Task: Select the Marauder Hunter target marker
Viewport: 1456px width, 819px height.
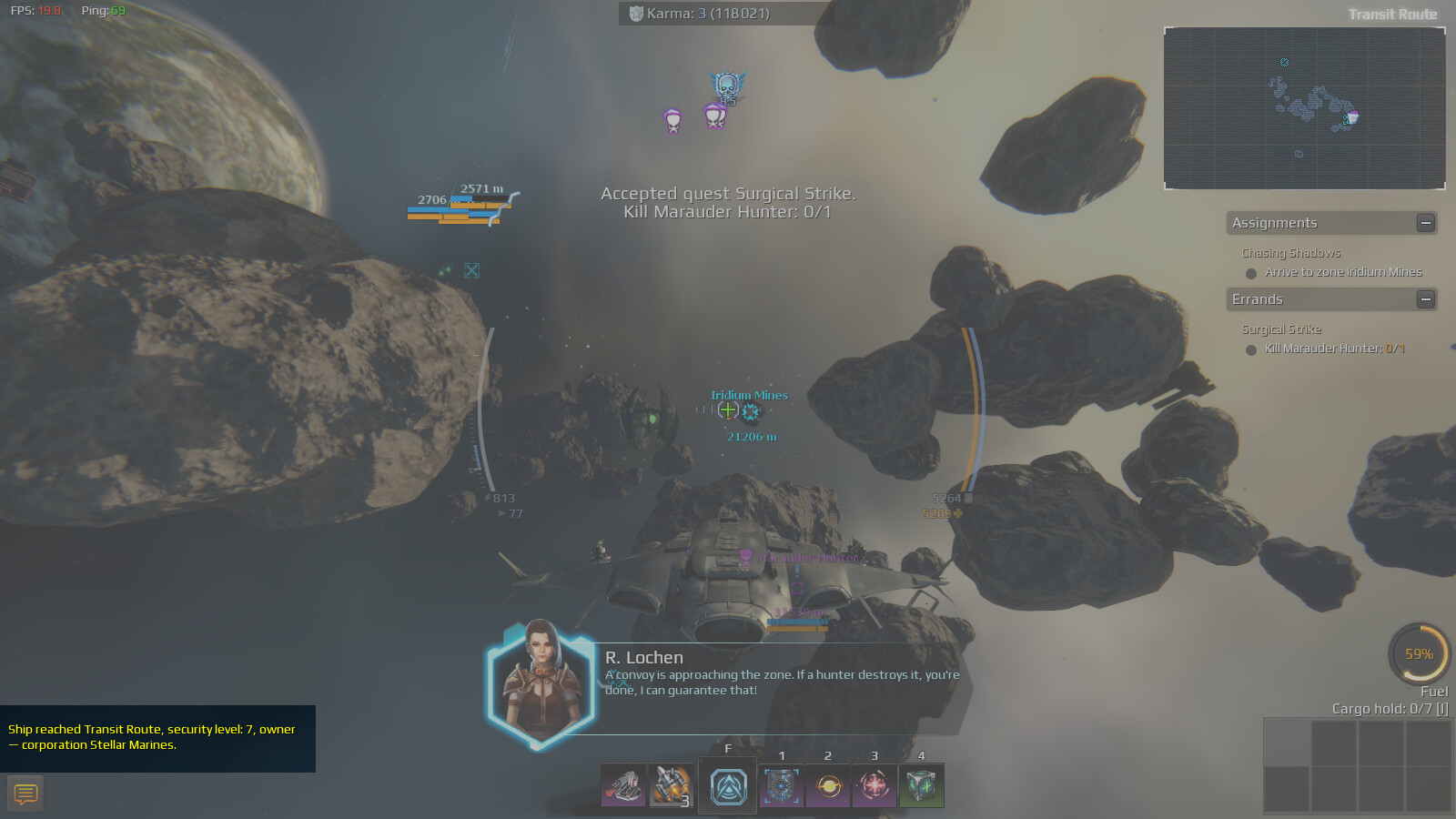Action: [745, 558]
